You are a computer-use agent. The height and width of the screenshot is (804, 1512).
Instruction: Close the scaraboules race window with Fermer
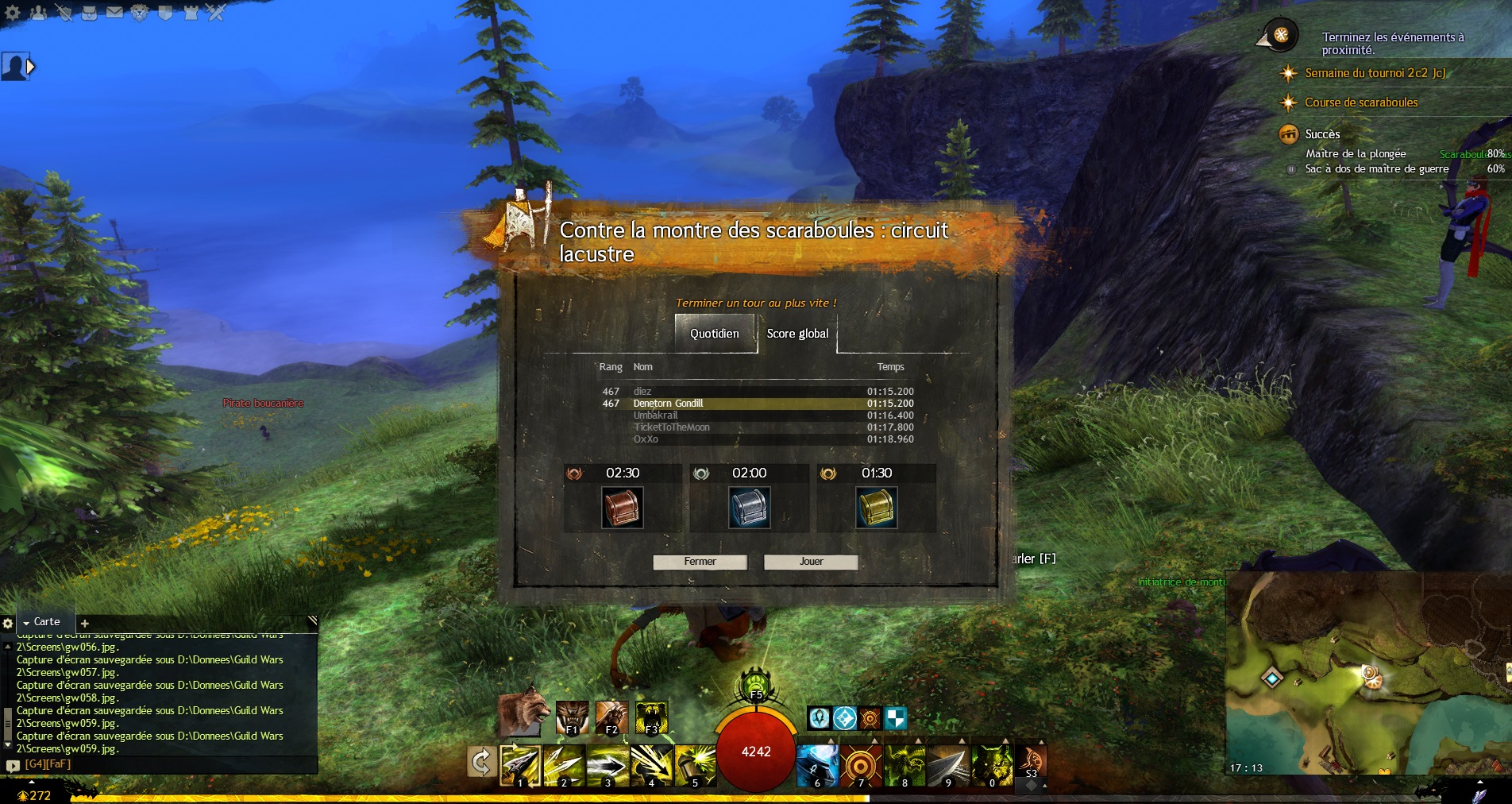coord(700,562)
